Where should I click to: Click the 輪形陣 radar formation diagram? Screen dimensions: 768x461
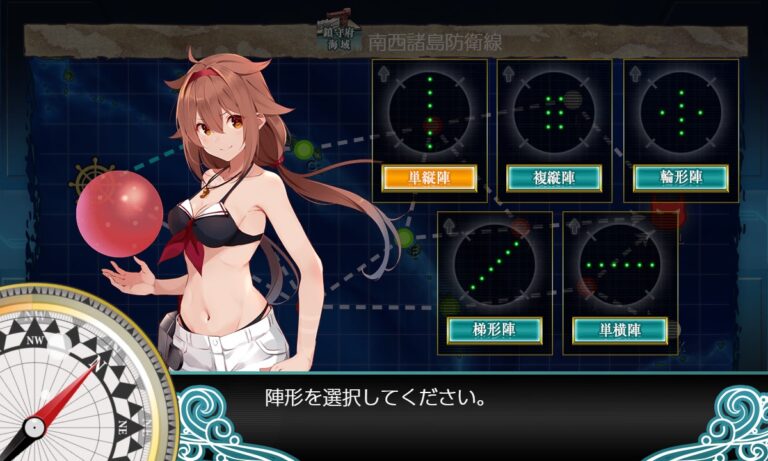coord(680,112)
